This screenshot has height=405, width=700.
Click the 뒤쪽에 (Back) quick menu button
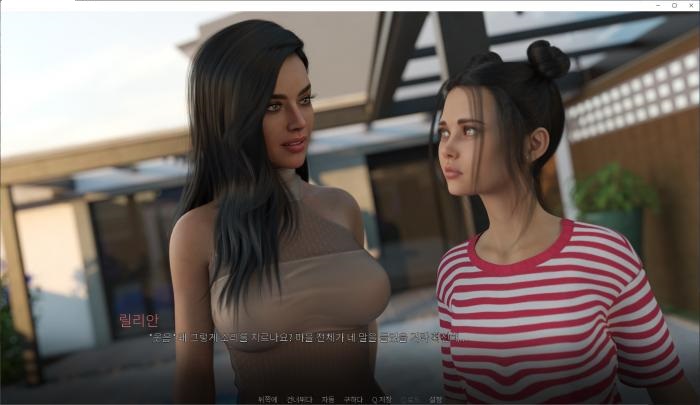coord(266,399)
